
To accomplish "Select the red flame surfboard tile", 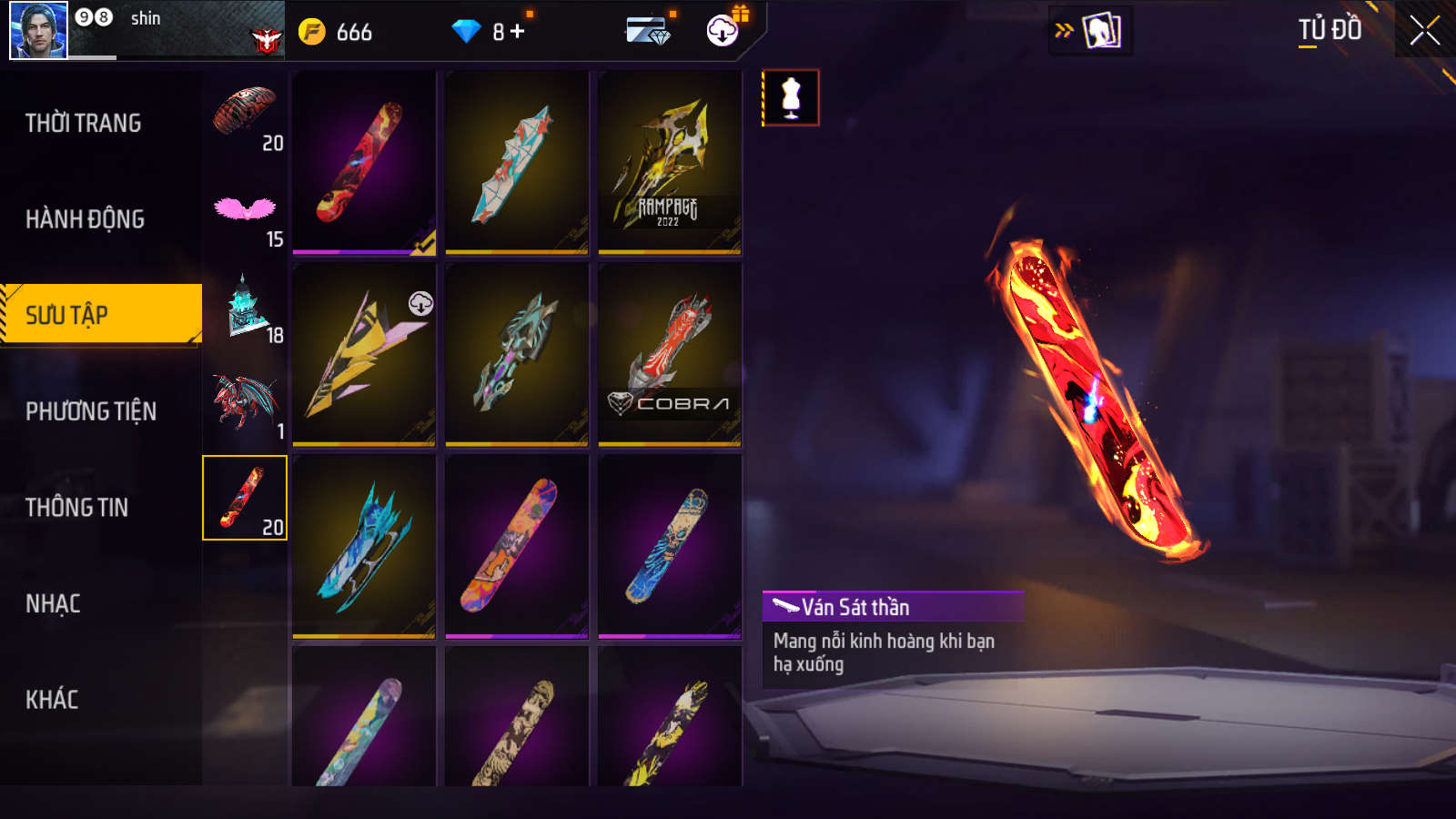I will 364,162.
